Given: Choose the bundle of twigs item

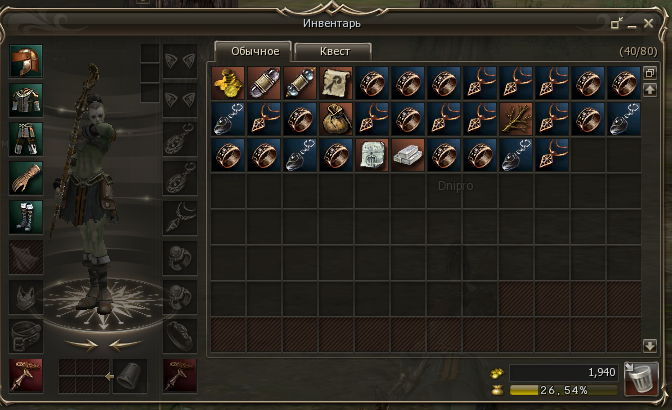Looking at the screenshot, I should tap(515, 119).
